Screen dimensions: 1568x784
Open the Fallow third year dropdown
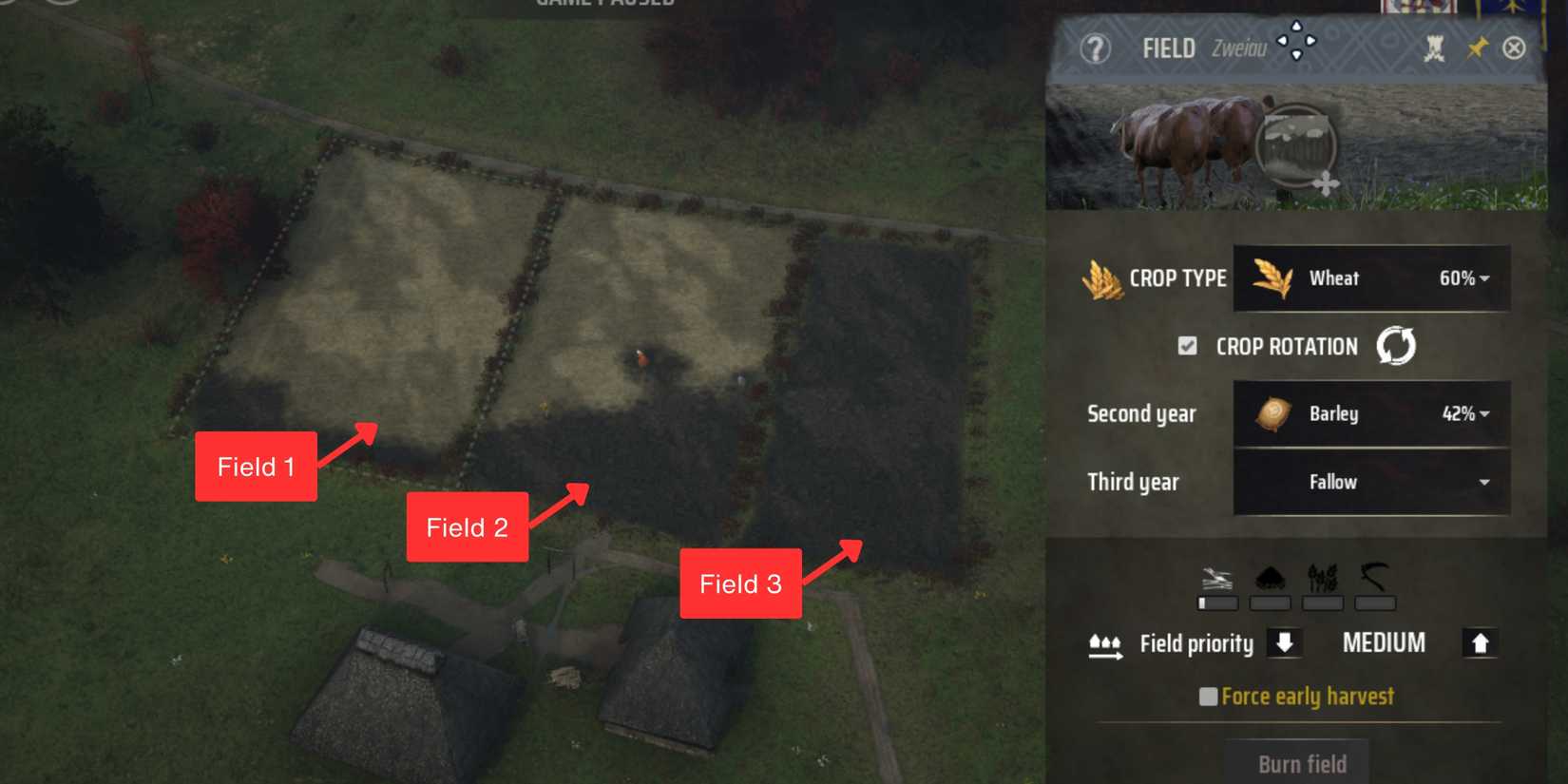1371,482
